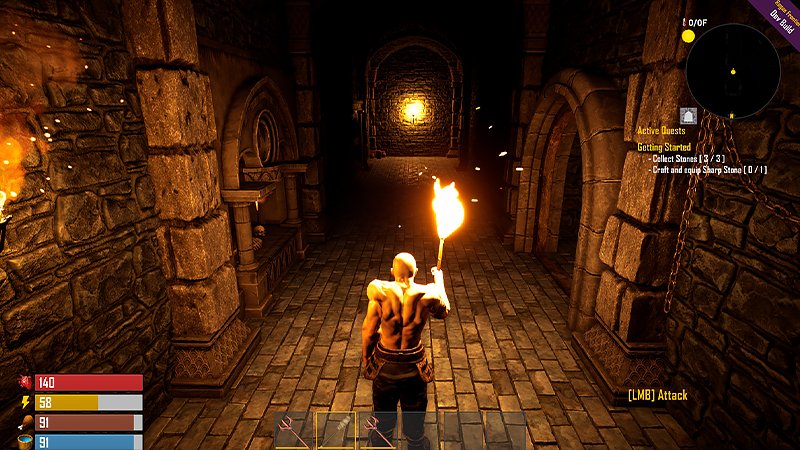800x450 pixels.
Task: Select the torch hotbar slot
Action: [336, 430]
